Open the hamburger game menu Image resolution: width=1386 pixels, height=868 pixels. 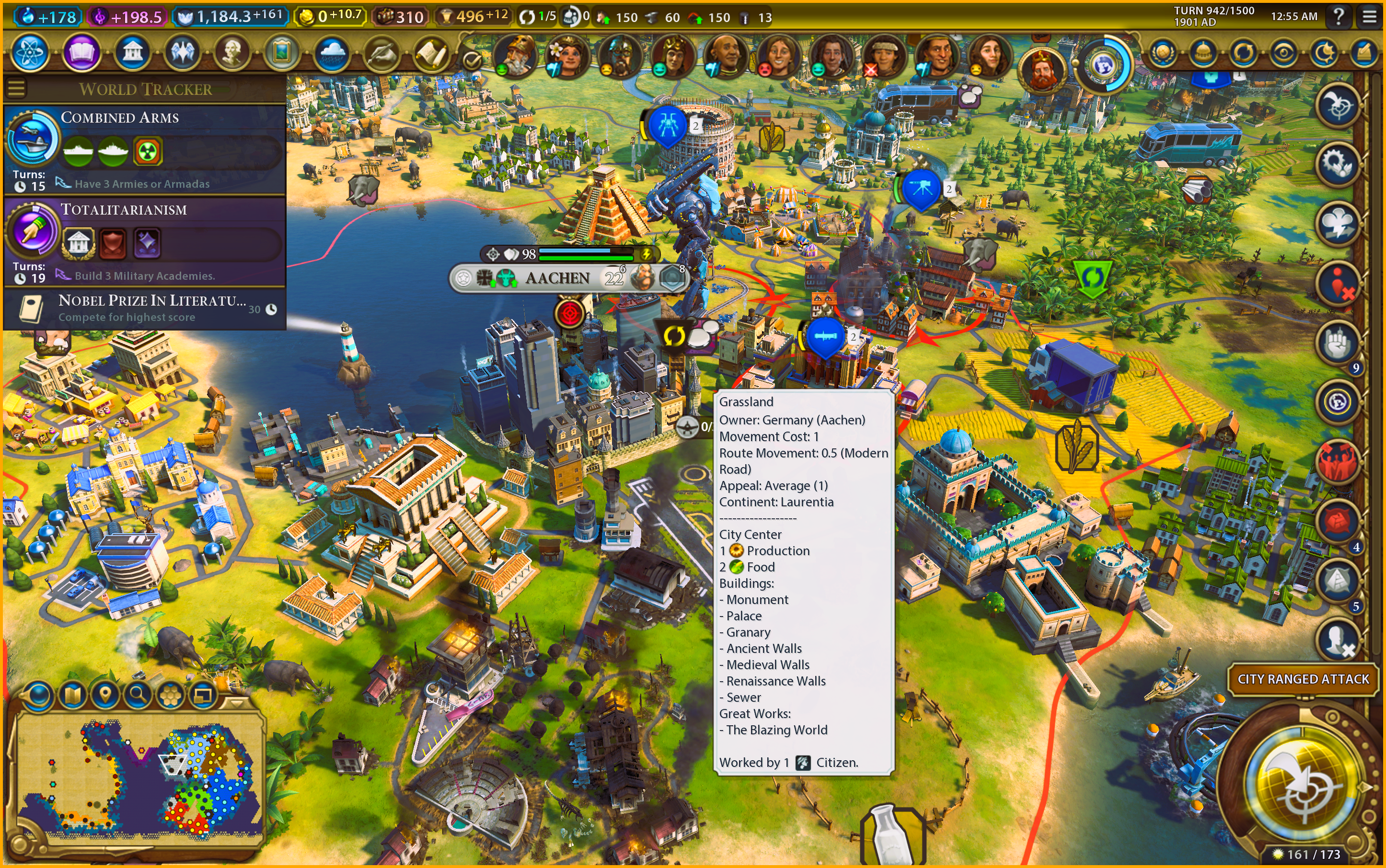pyautogui.click(x=1369, y=17)
